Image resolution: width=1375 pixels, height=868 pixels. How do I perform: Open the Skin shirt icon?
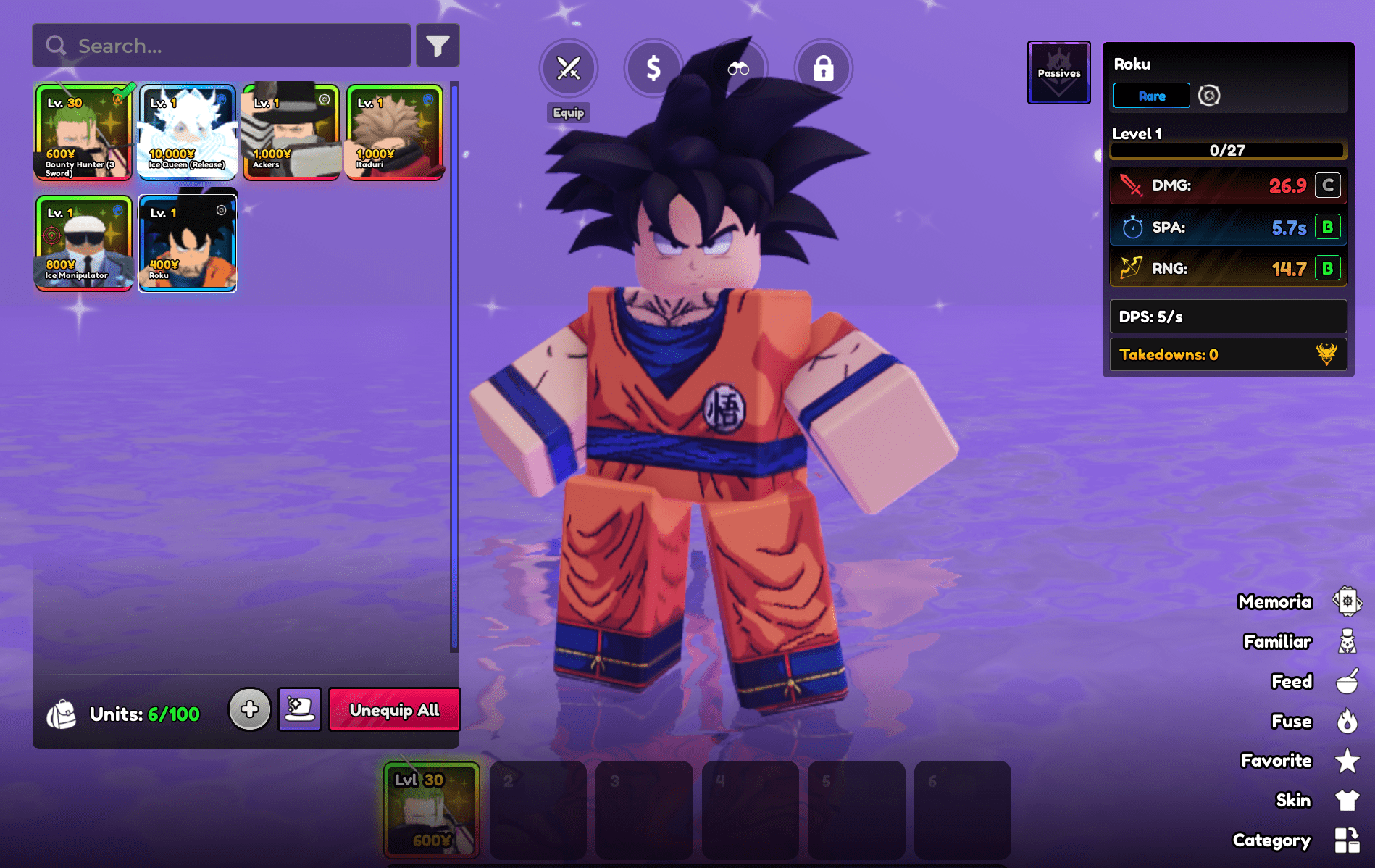tap(1346, 800)
